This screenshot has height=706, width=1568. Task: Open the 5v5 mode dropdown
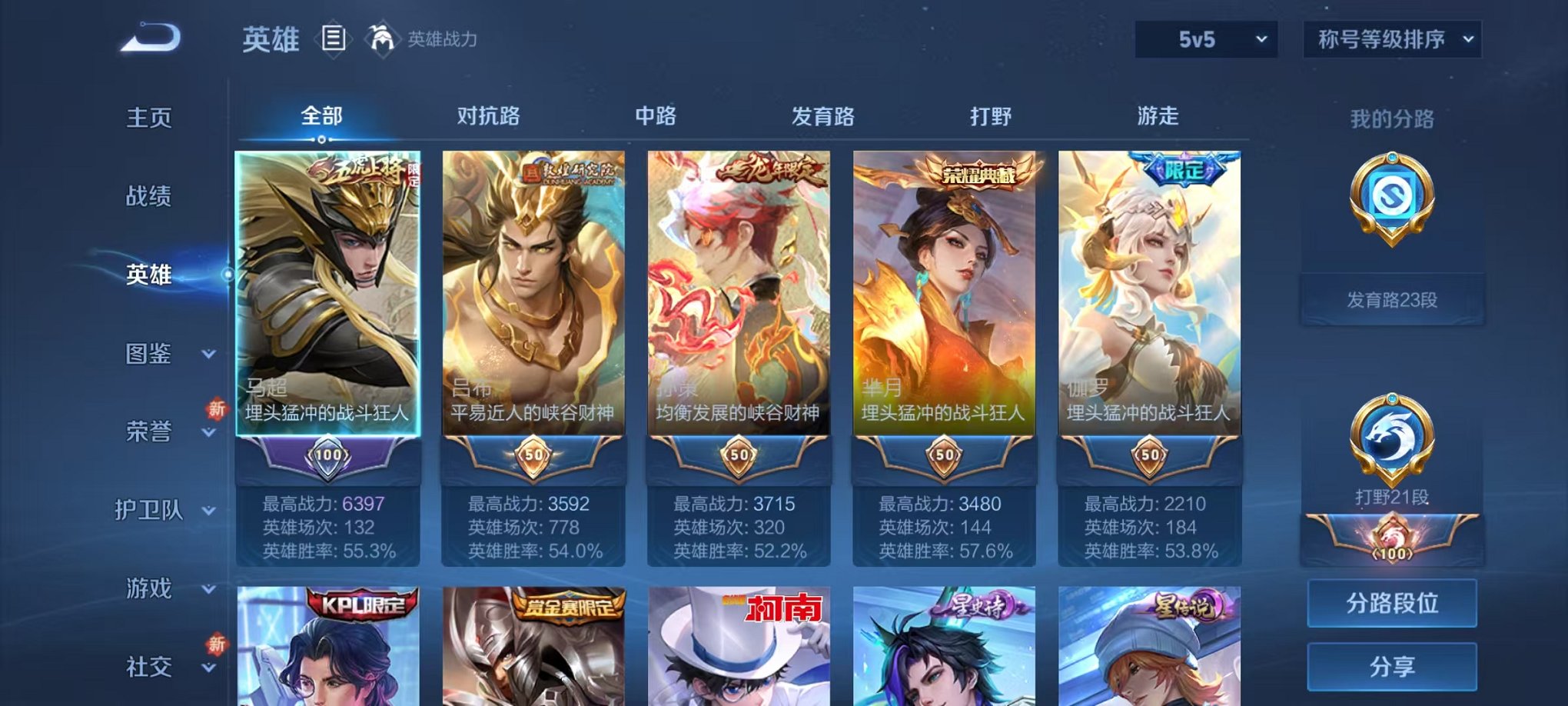click(1207, 37)
